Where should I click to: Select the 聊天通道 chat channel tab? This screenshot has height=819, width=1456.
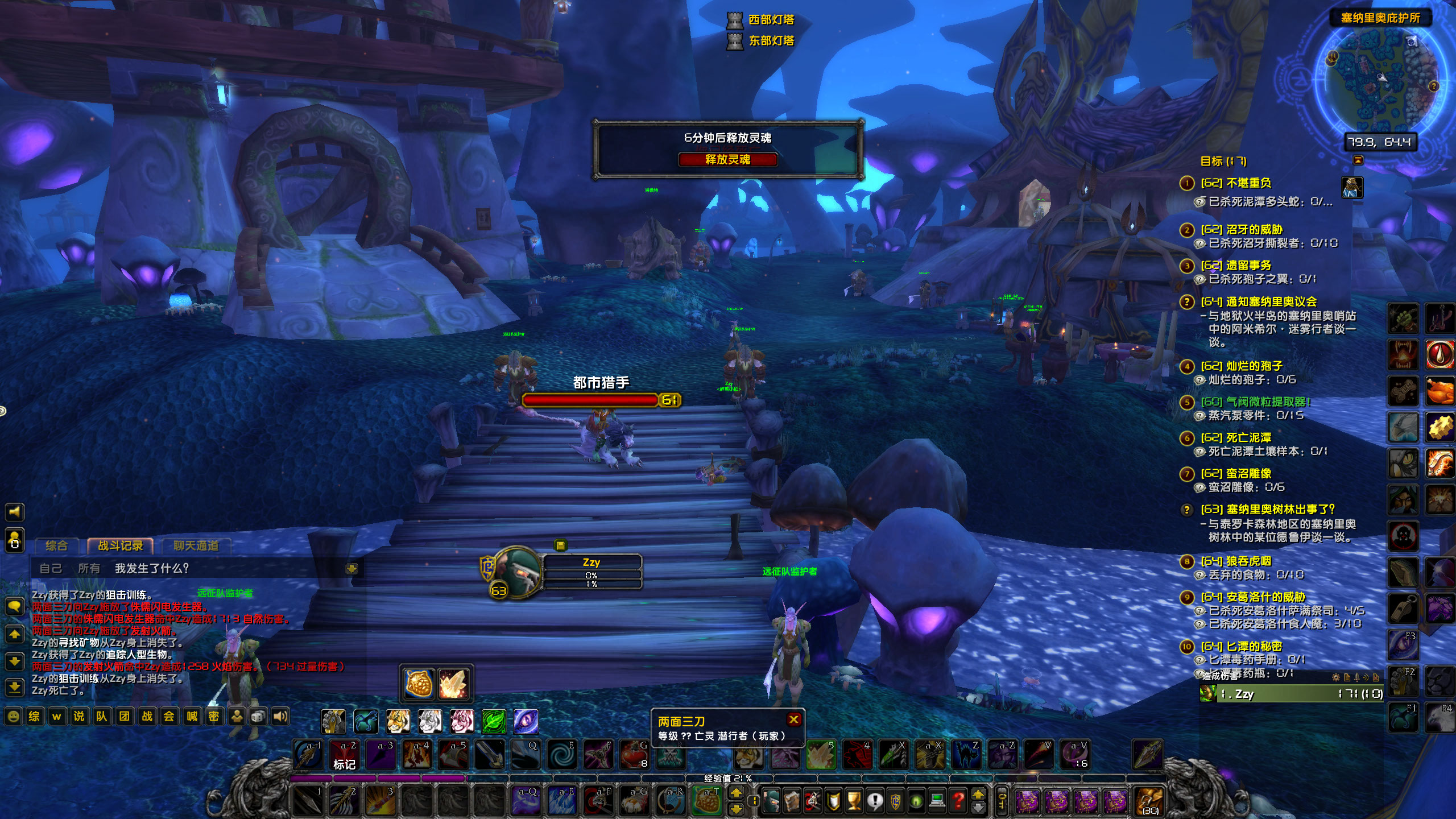(x=196, y=546)
